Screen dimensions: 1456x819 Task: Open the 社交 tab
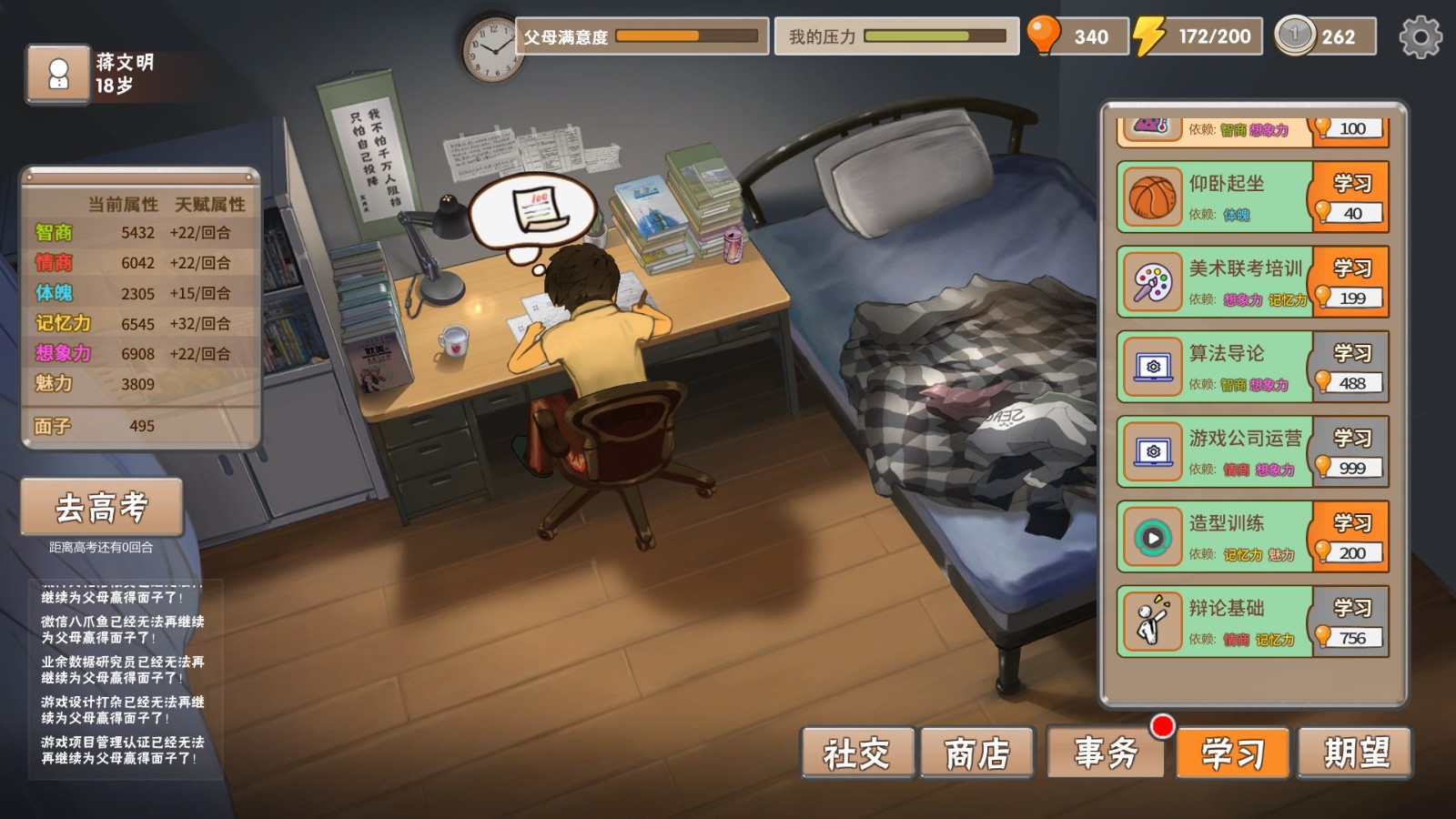857,753
